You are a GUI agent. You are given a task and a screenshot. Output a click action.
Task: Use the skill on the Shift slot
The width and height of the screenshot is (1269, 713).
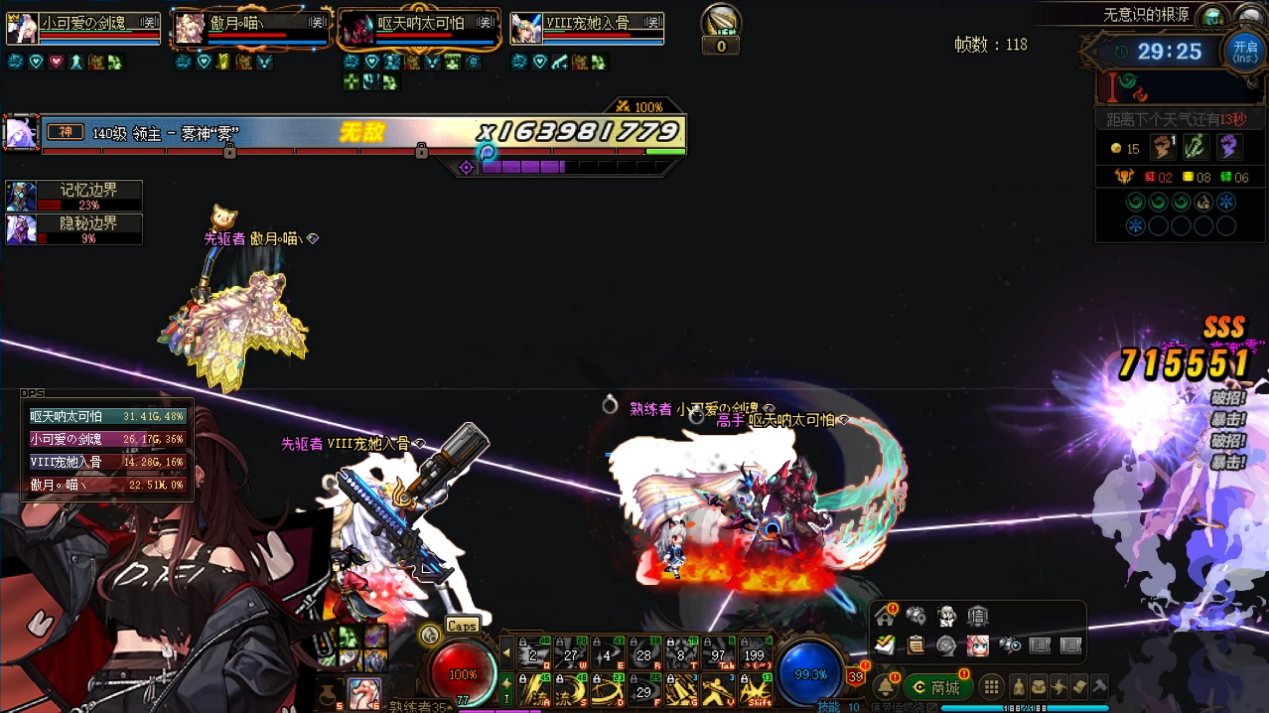755,690
